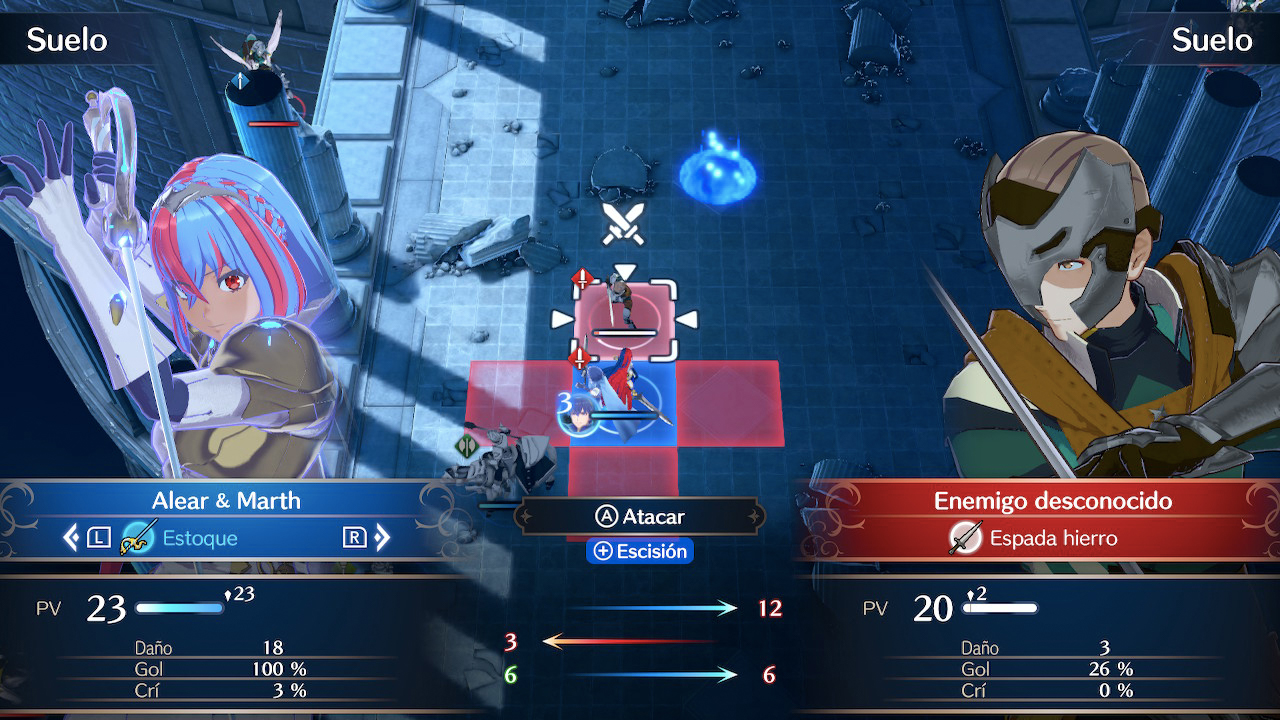The height and width of the screenshot is (720, 1280).
Task: Confirm the Atacar command
Action: point(640,517)
